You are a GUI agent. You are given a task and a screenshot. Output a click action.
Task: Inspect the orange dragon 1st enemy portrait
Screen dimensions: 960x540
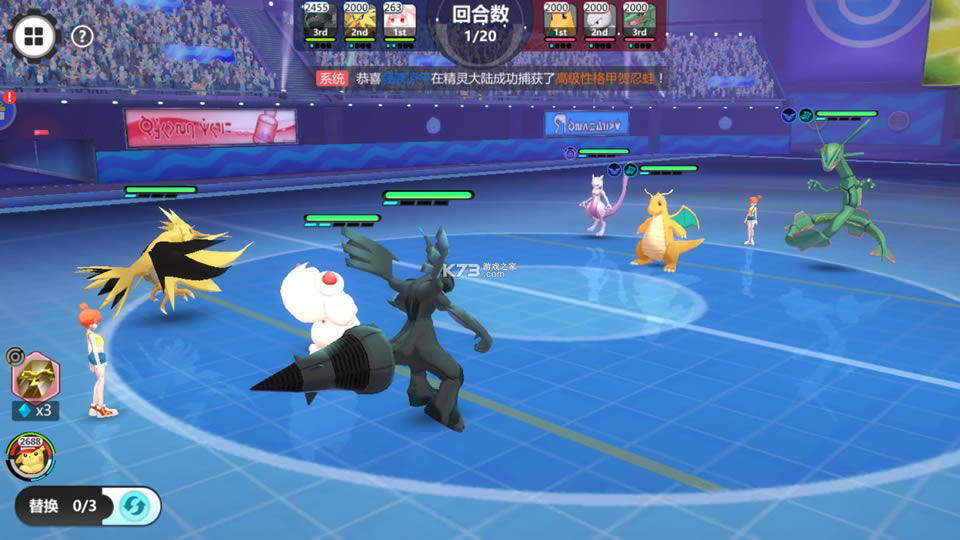[x=558, y=22]
